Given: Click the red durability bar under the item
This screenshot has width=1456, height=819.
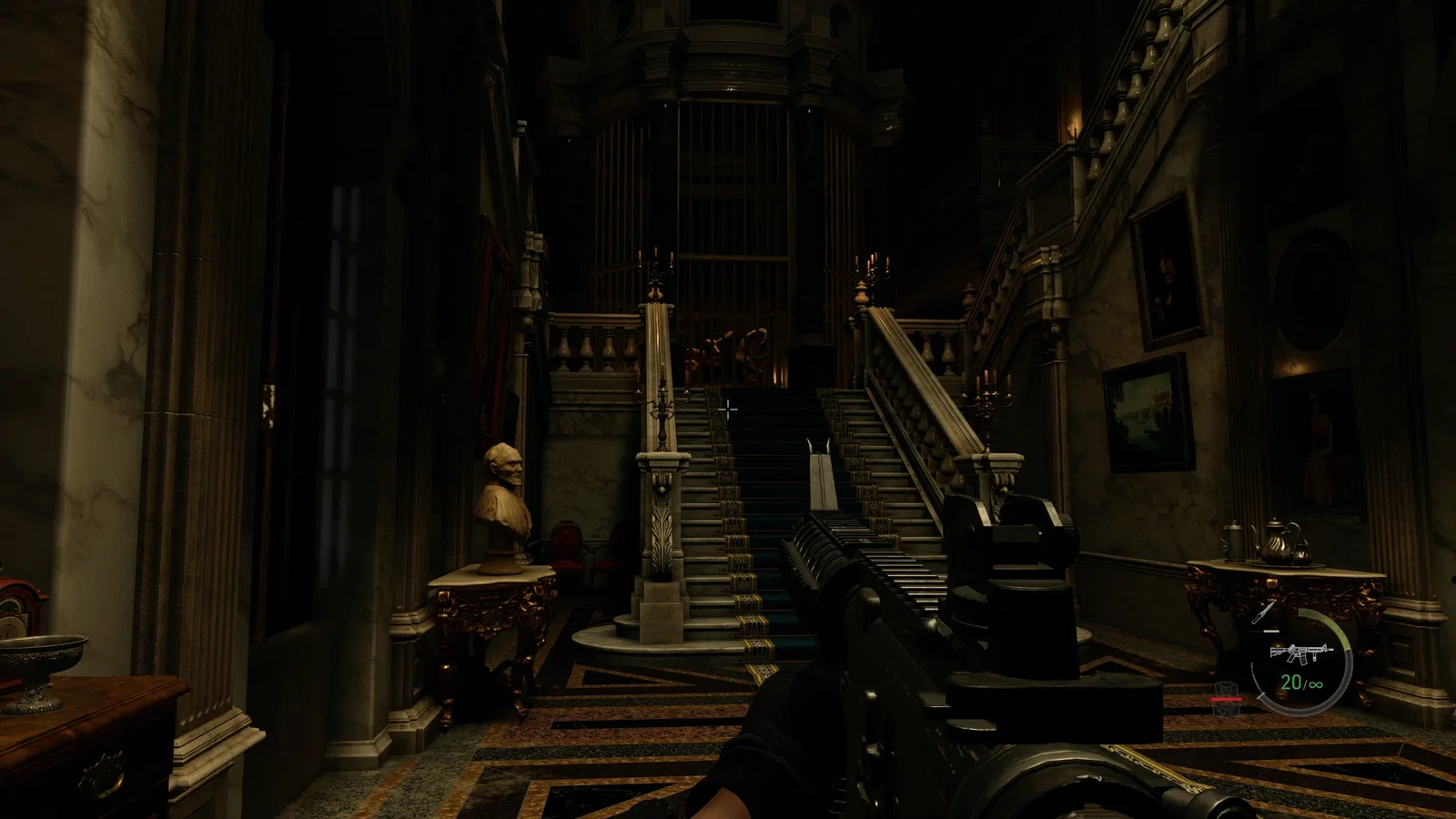Looking at the screenshot, I should (1227, 699).
